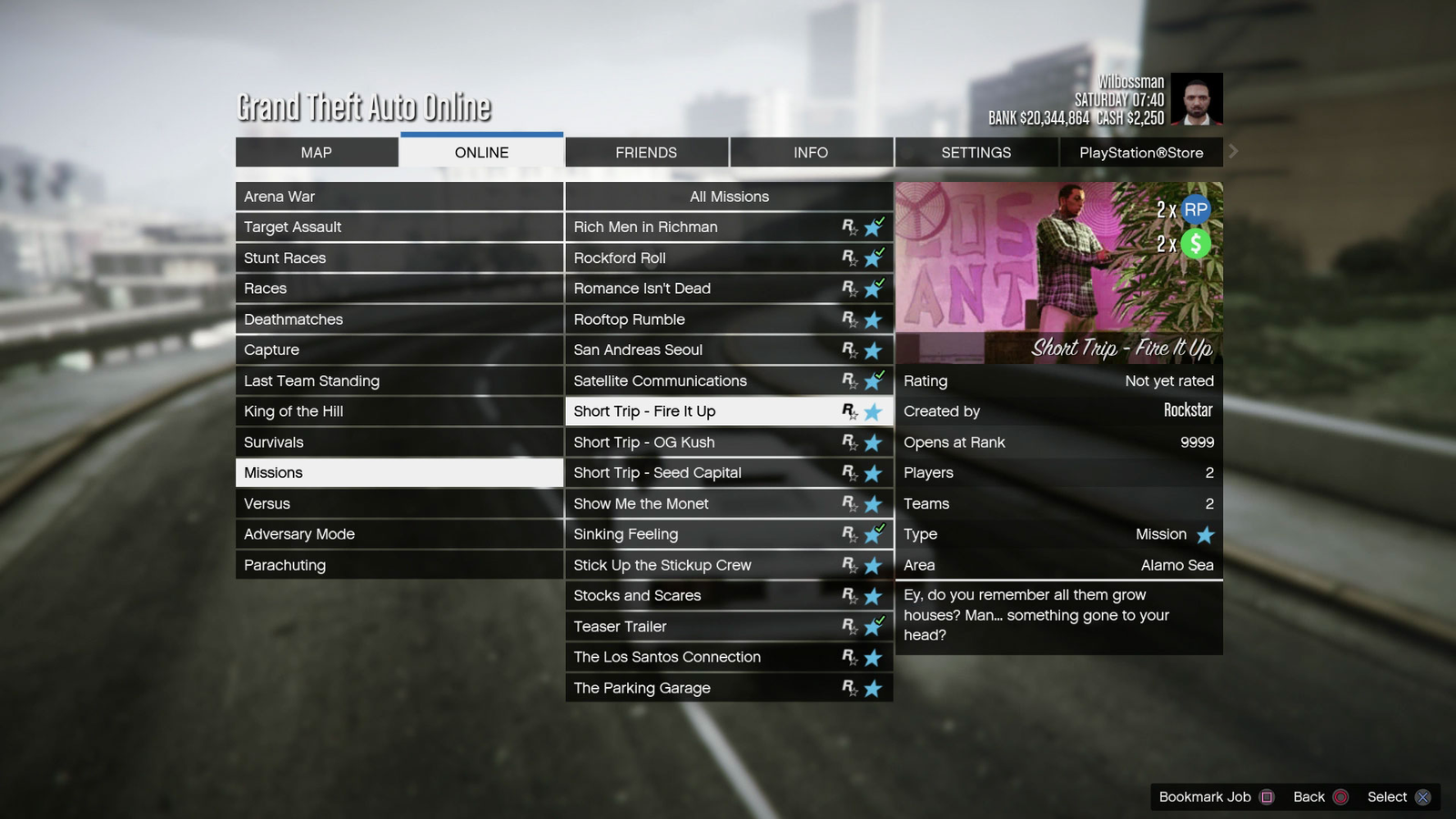Click the Rockstar logo beside Short Trip - Fire It Up

[x=850, y=411]
